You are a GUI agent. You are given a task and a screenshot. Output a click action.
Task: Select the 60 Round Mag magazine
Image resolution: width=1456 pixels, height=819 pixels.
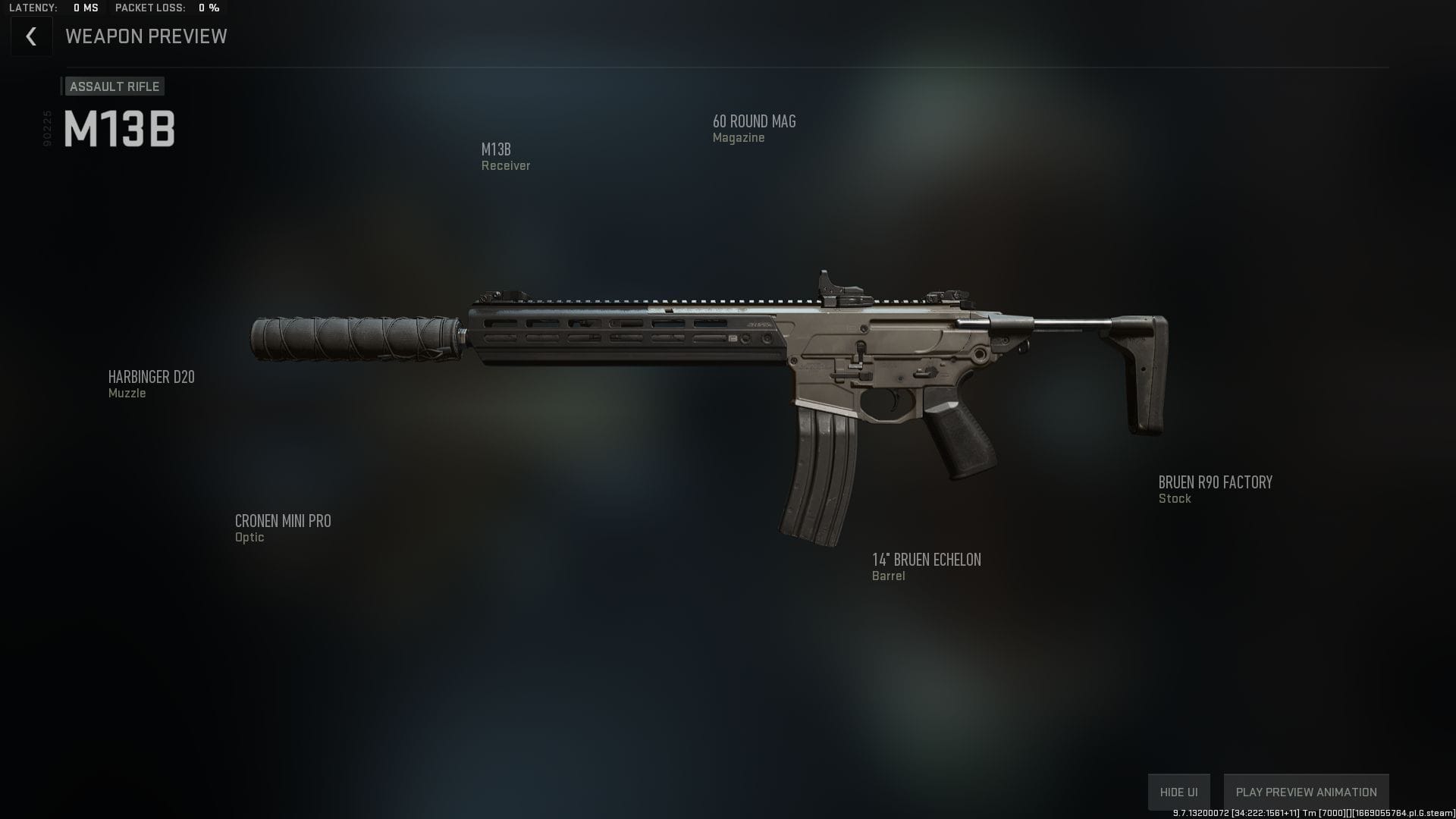tap(754, 127)
